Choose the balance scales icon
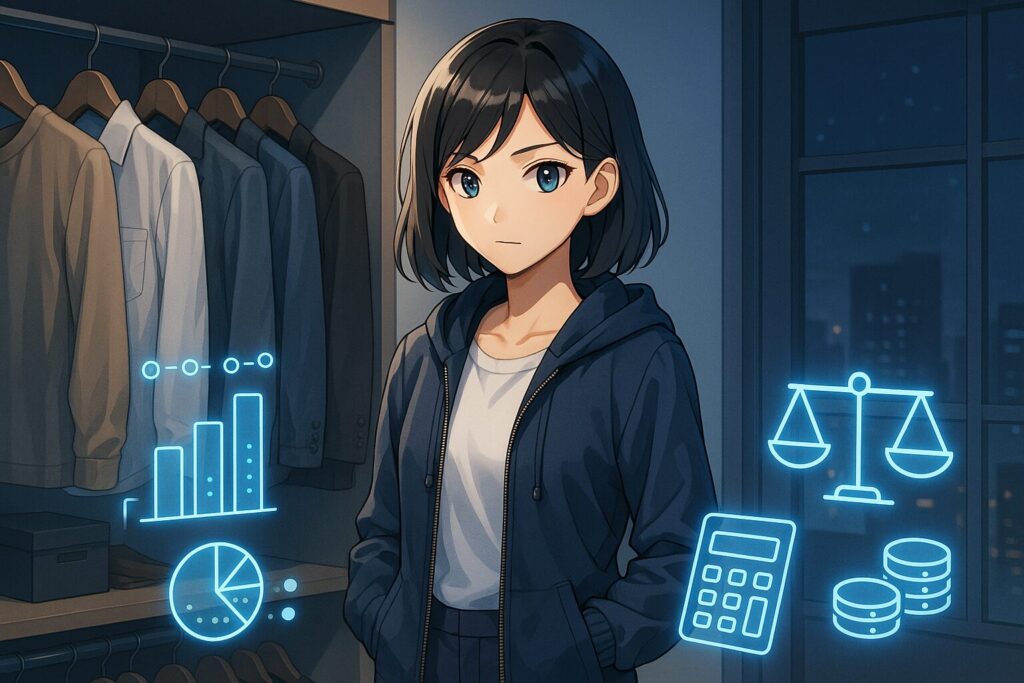Viewport: 1024px width, 683px height. [859, 435]
